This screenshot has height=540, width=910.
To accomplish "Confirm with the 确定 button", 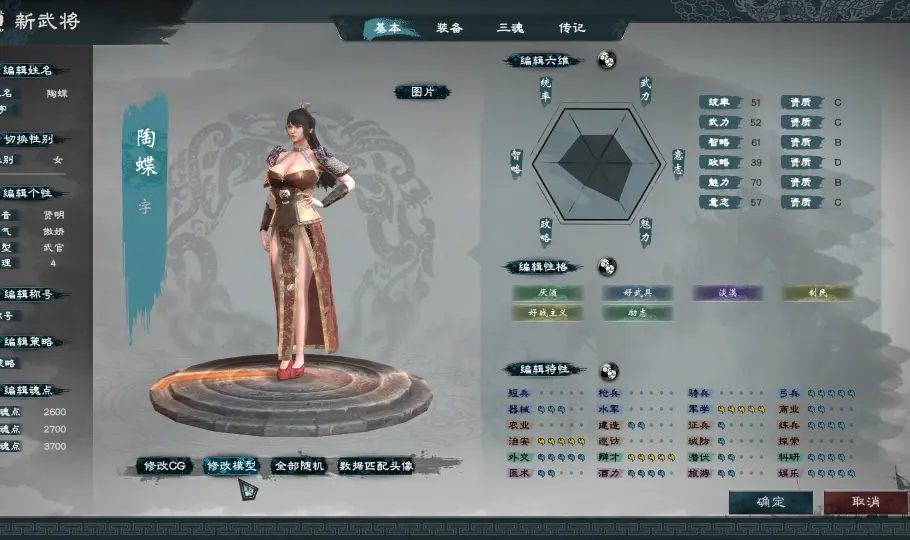I will [770, 501].
